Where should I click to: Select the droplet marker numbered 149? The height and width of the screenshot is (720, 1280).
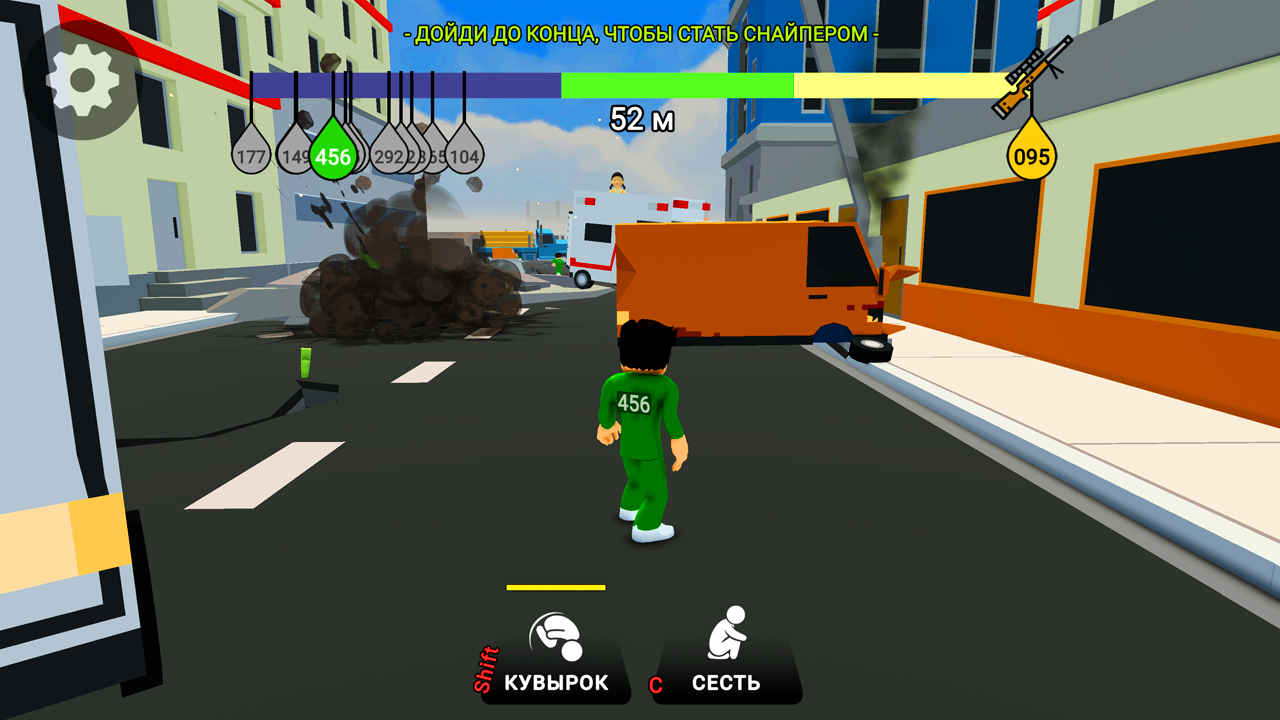[x=296, y=155]
